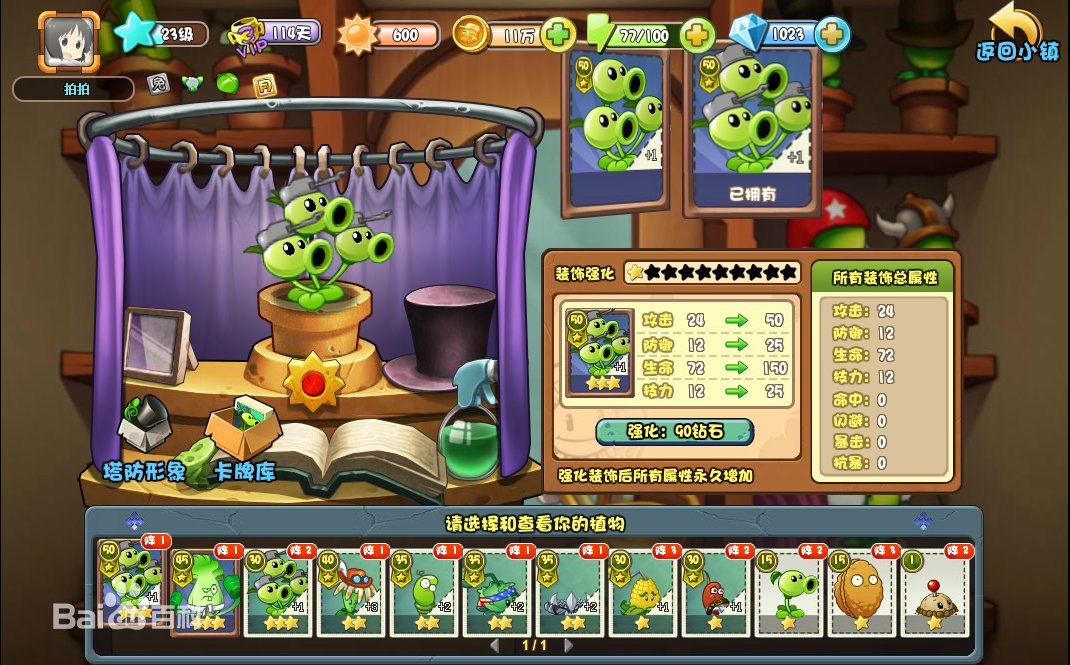Pick the level 15 Peashooter card
This screenshot has width=1070, height=665.
point(789,593)
